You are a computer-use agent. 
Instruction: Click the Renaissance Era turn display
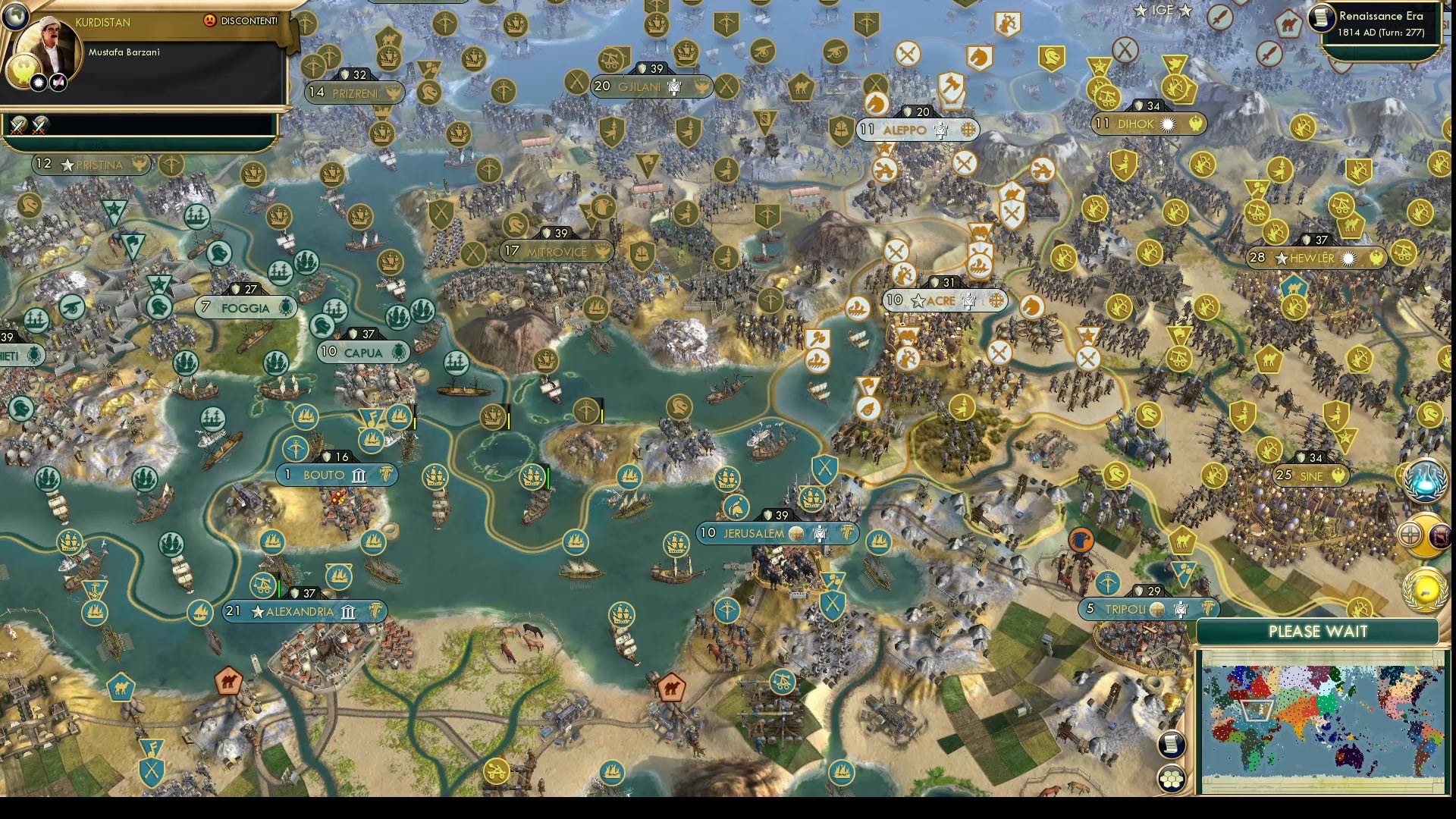tap(1380, 21)
